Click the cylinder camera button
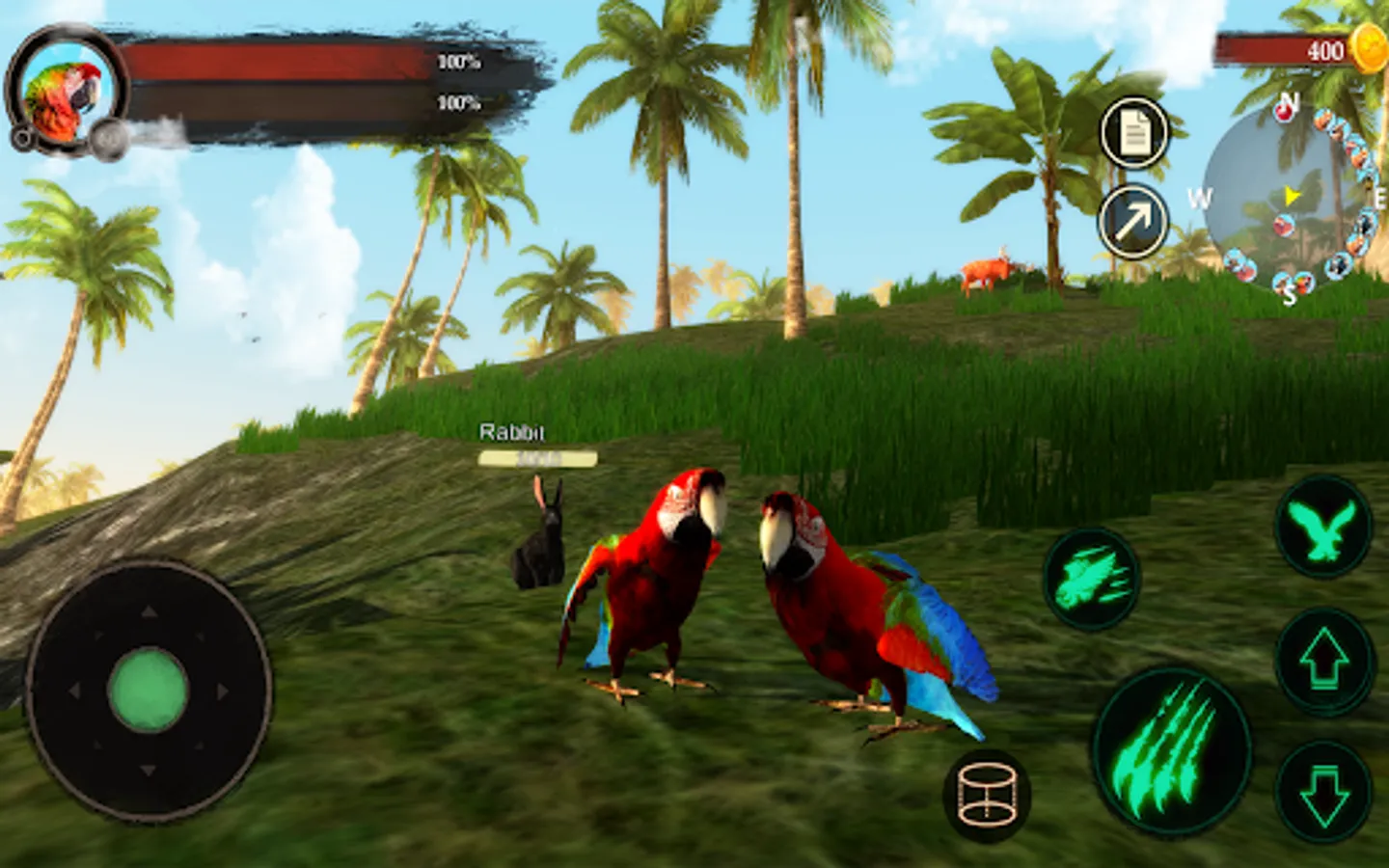Image resolution: width=1389 pixels, height=868 pixels. pos(987,795)
